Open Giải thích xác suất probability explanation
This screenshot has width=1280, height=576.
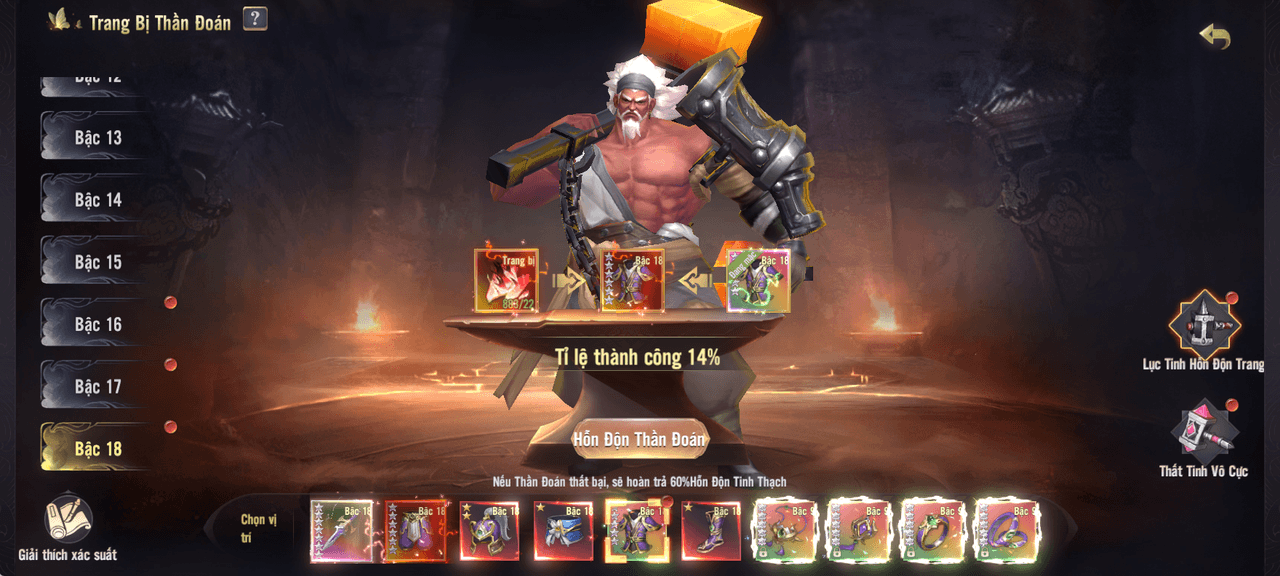[x=68, y=527]
